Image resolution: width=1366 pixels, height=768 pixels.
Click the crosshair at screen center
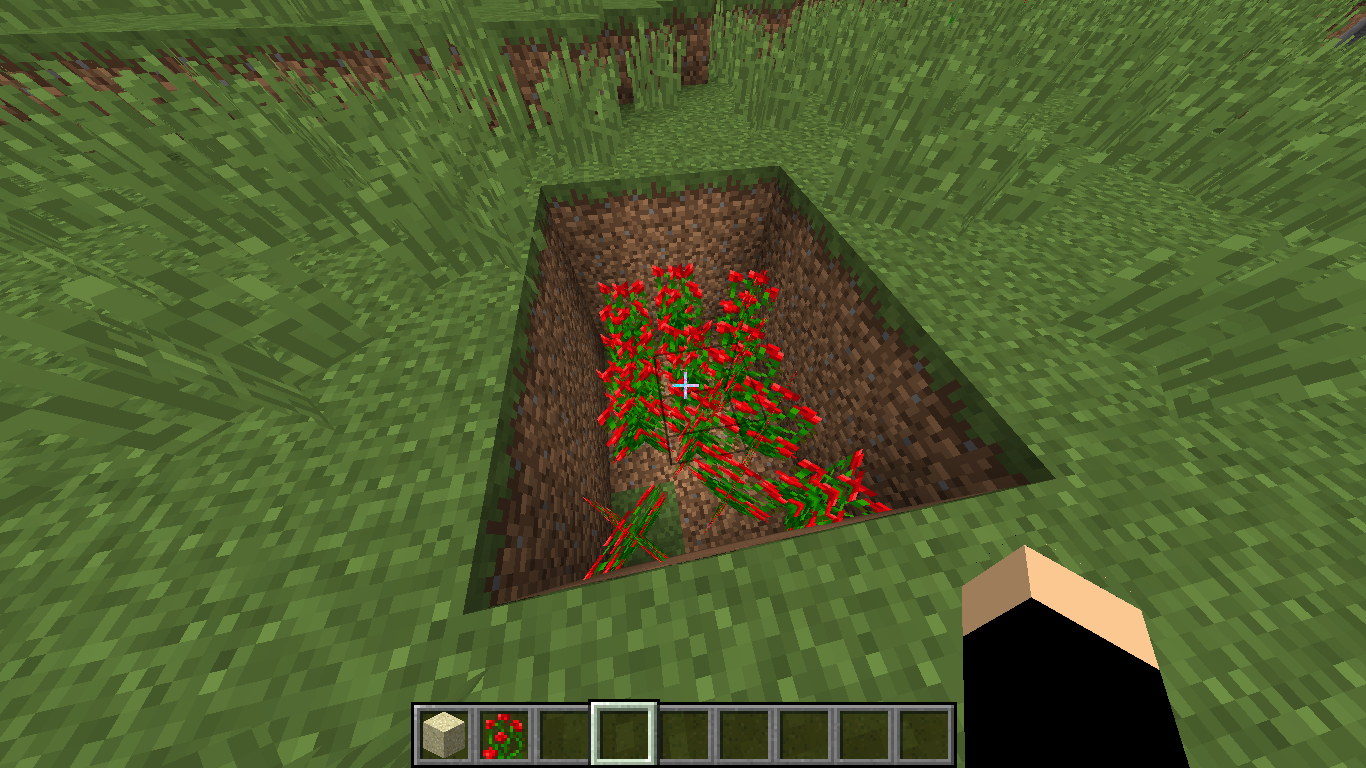[686, 383]
